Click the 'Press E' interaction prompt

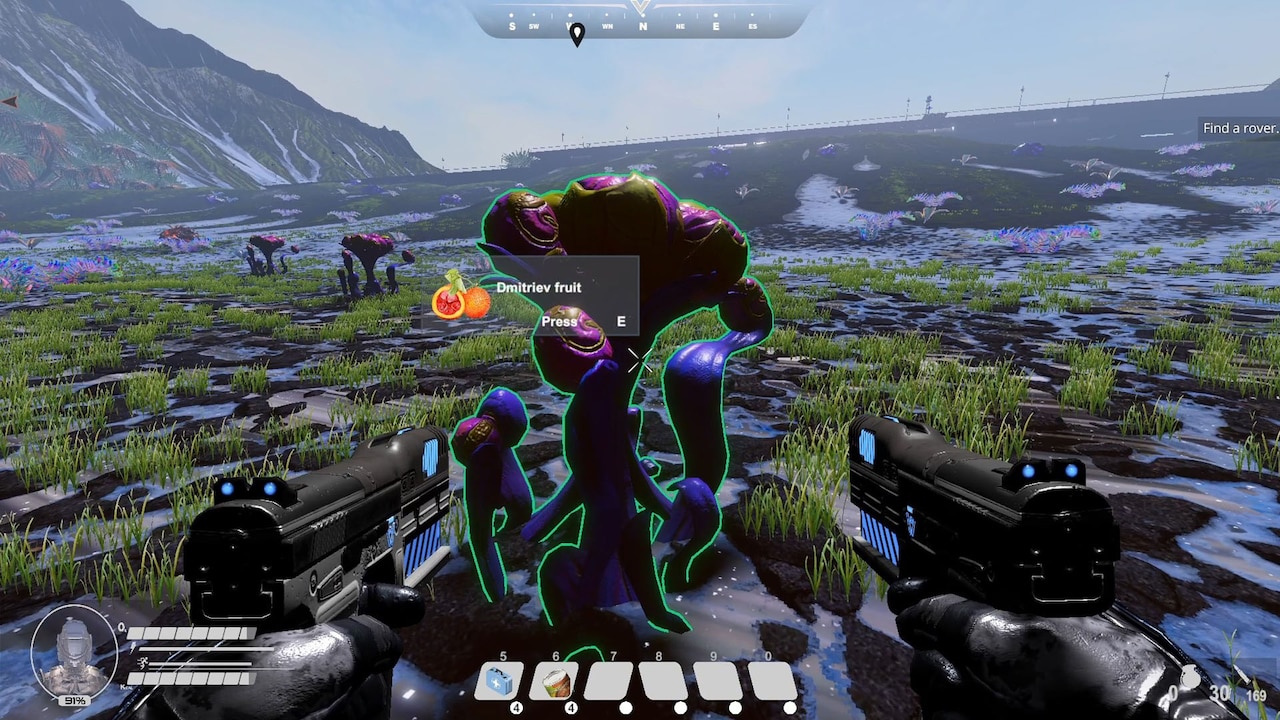coord(583,321)
